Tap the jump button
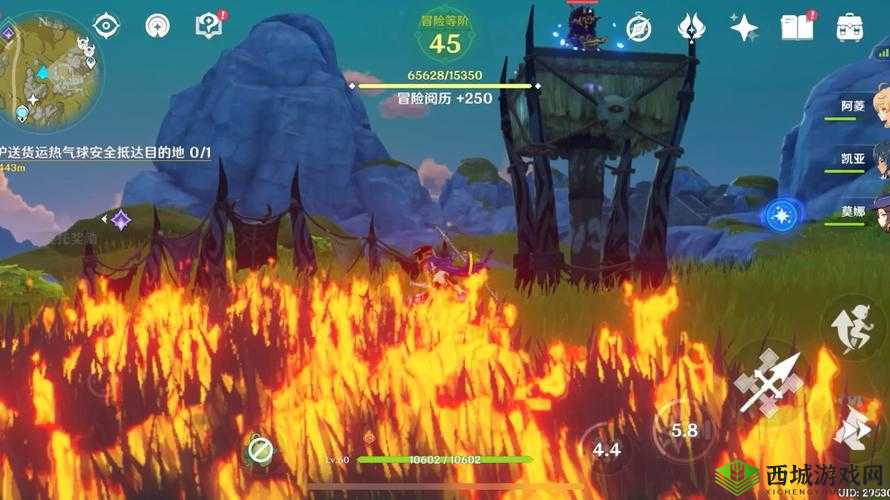The width and height of the screenshot is (890, 500). pyautogui.click(x=852, y=428)
